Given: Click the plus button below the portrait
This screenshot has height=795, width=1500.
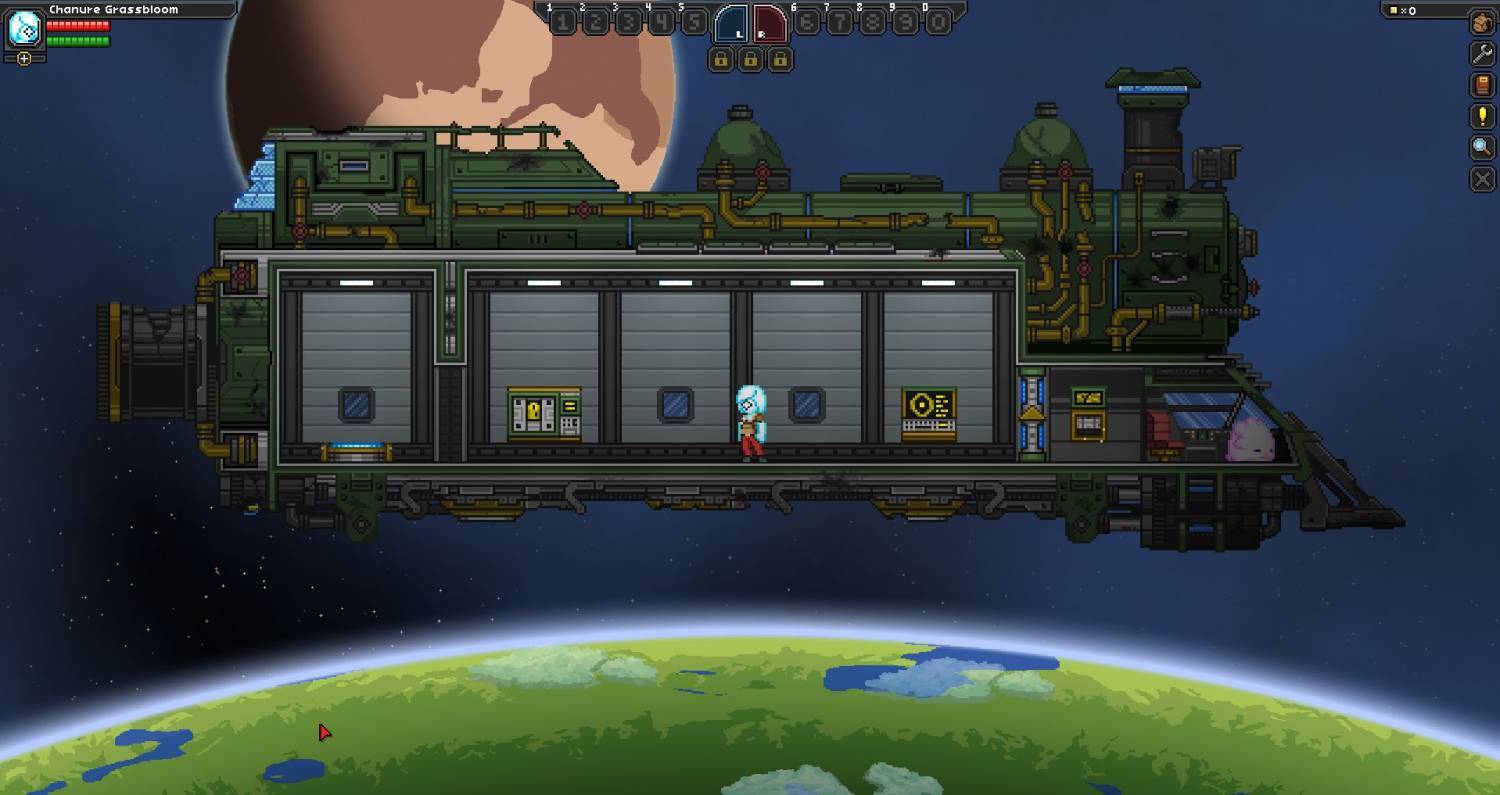Looking at the screenshot, I should 24,58.
